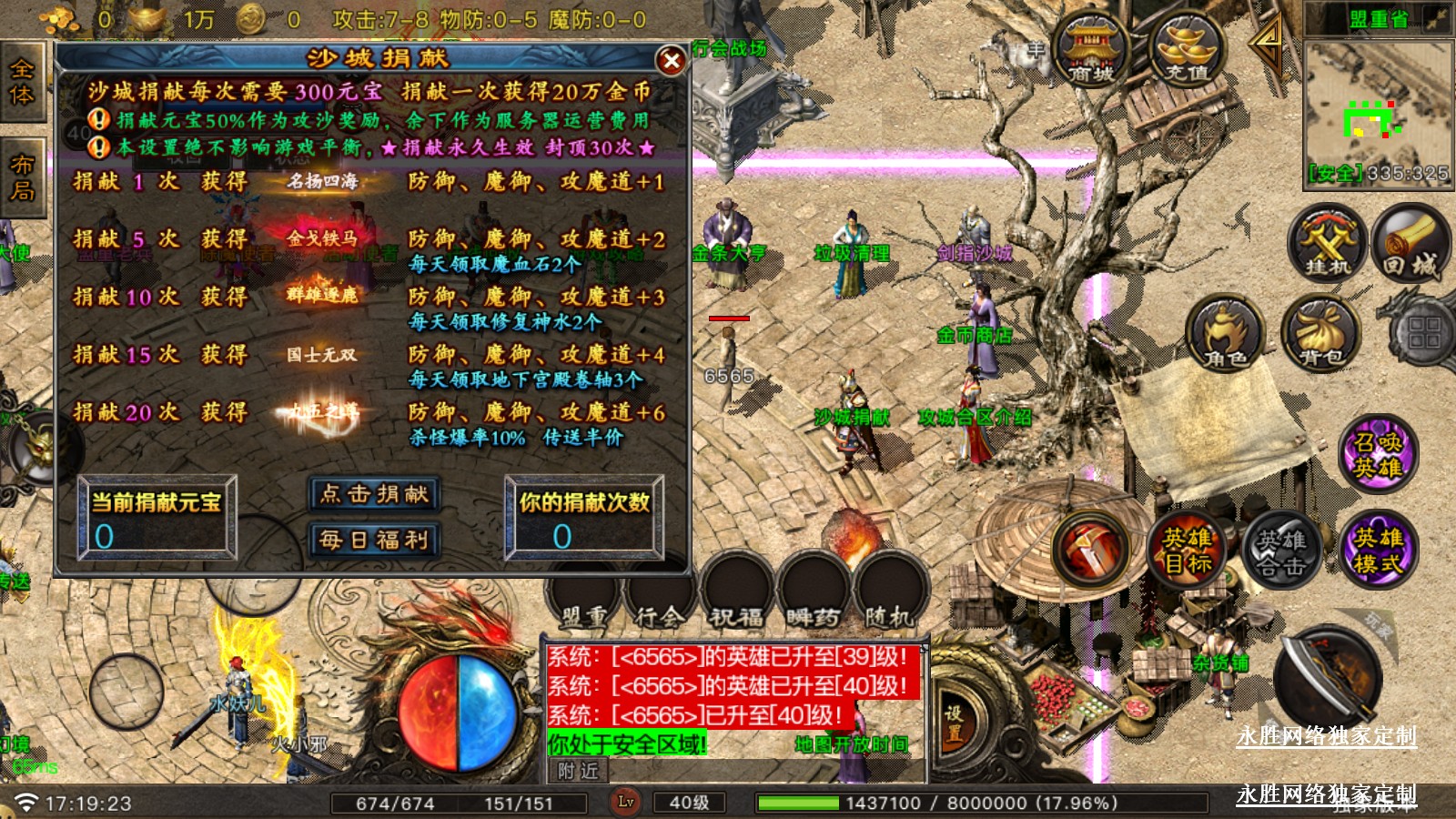Switch chat to the 附近 nearby tab
This screenshot has height=819, width=1456.
click(x=579, y=771)
